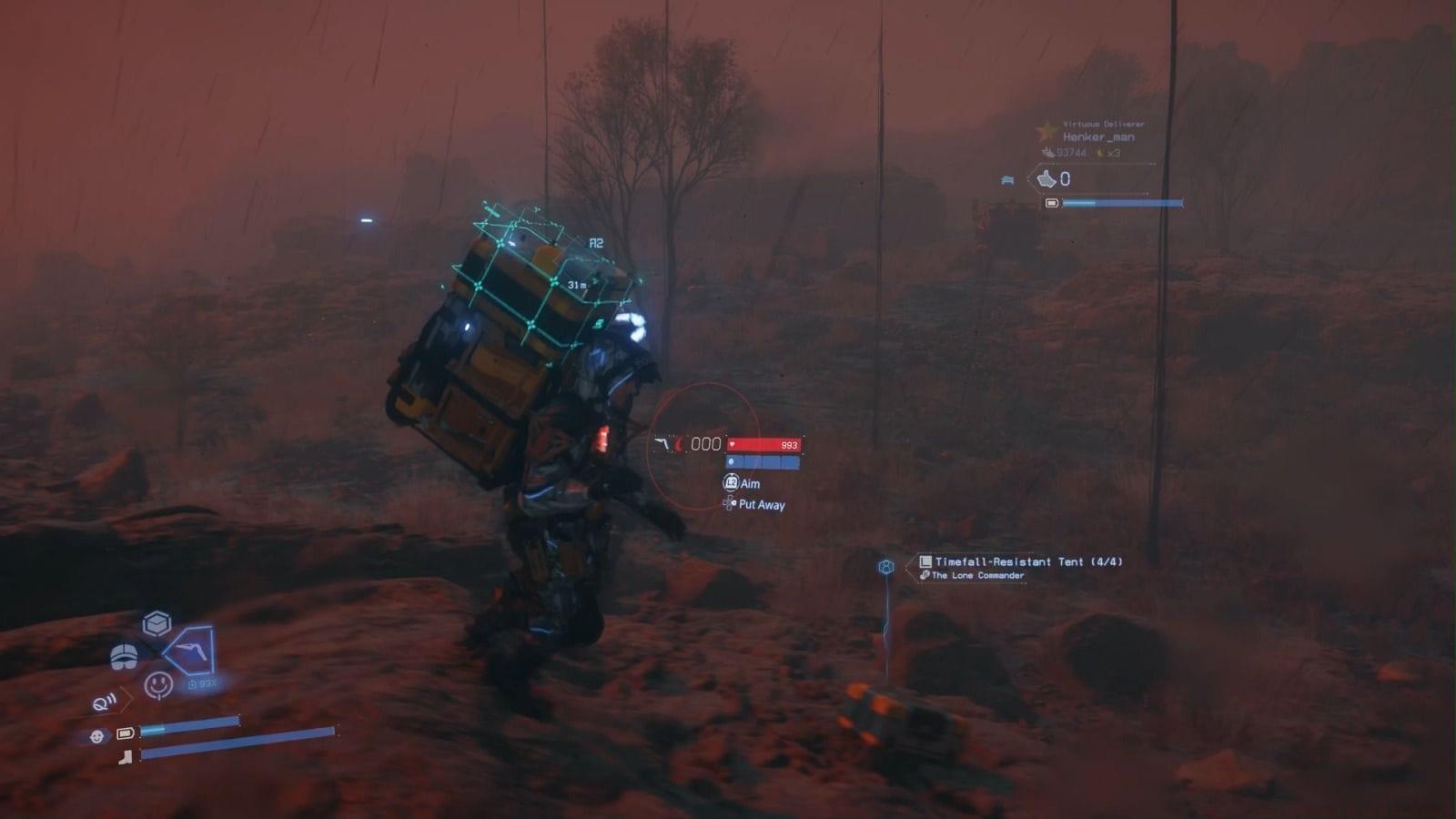
Task: Click the headgear icon in the lower-left HUD
Action: tap(125, 657)
